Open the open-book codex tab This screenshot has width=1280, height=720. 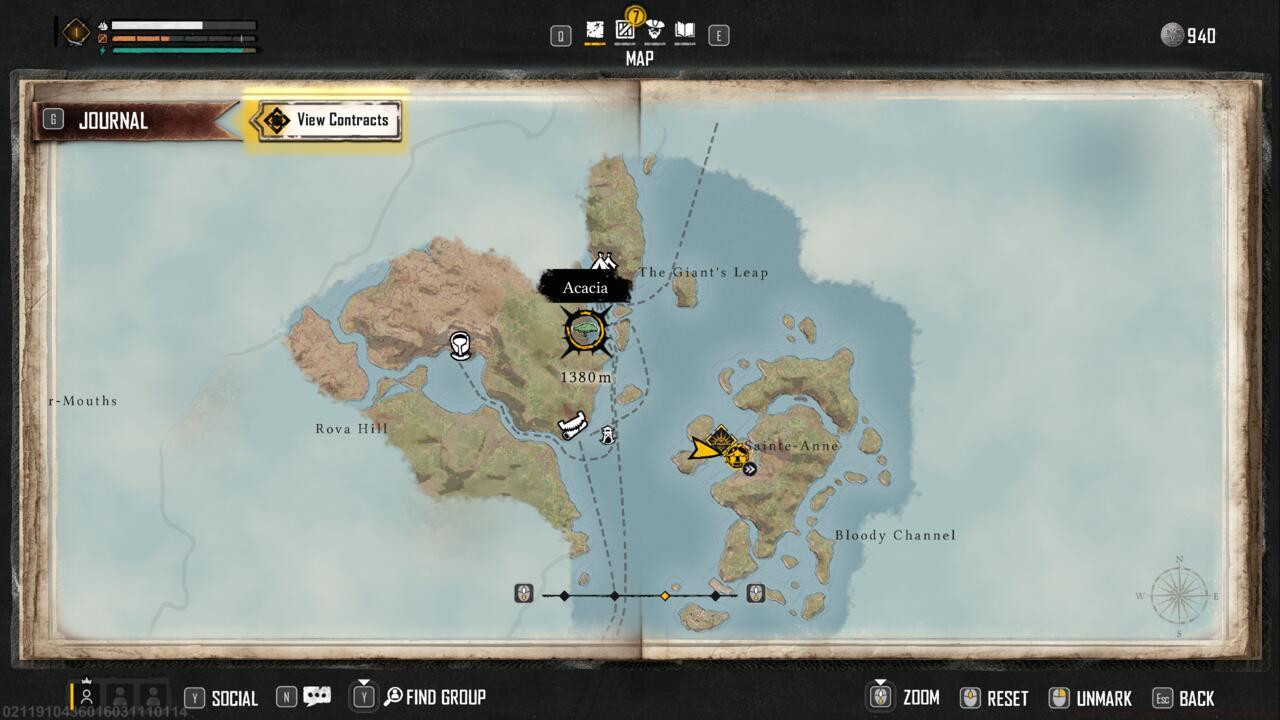coord(685,31)
